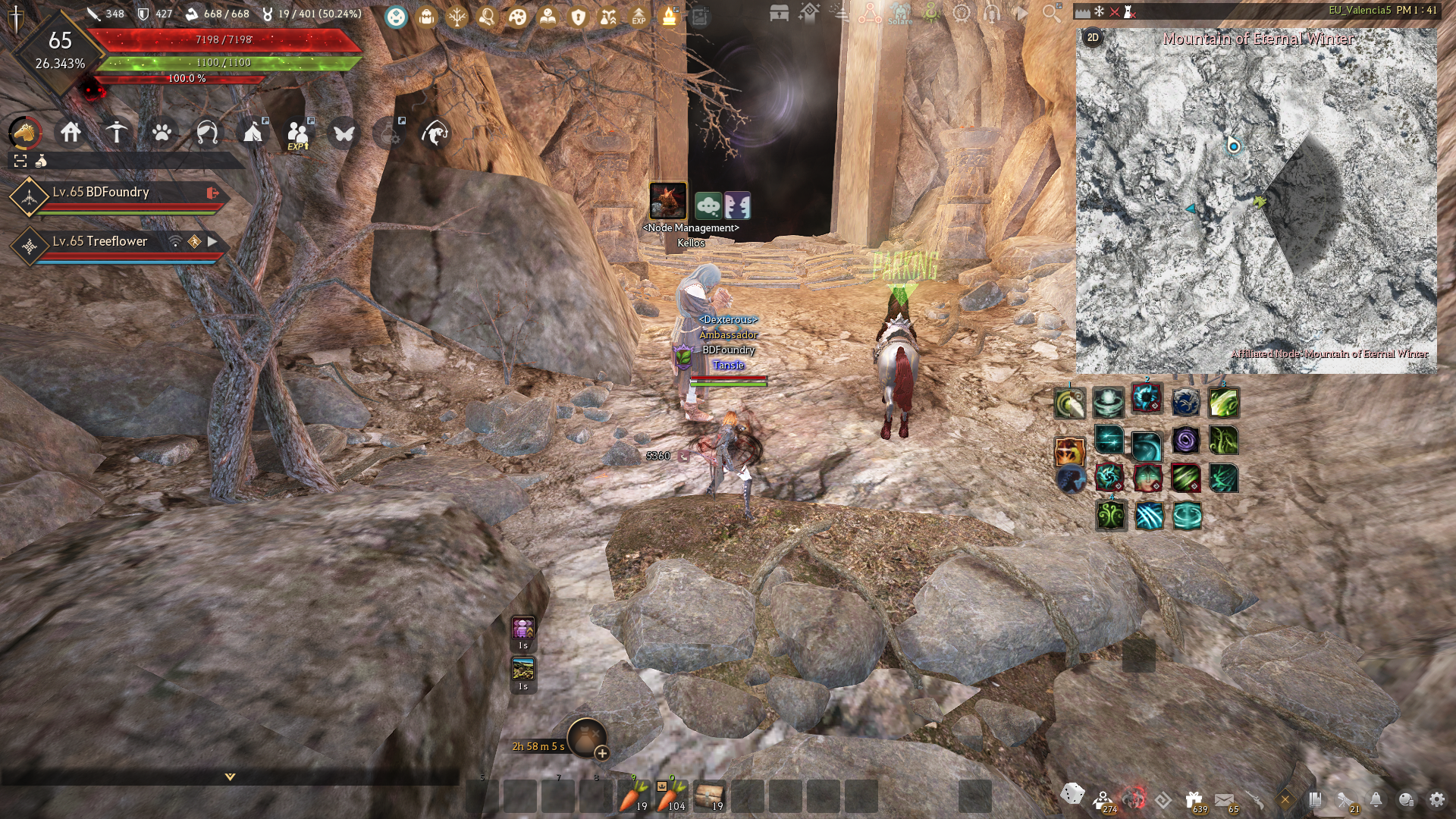Click the house residence icon
The image size is (1456, 819).
(x=71, y=133)
